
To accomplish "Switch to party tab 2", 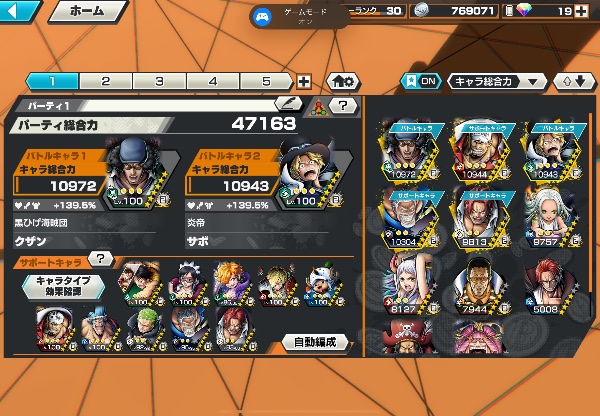I will [x=105, y=82].
